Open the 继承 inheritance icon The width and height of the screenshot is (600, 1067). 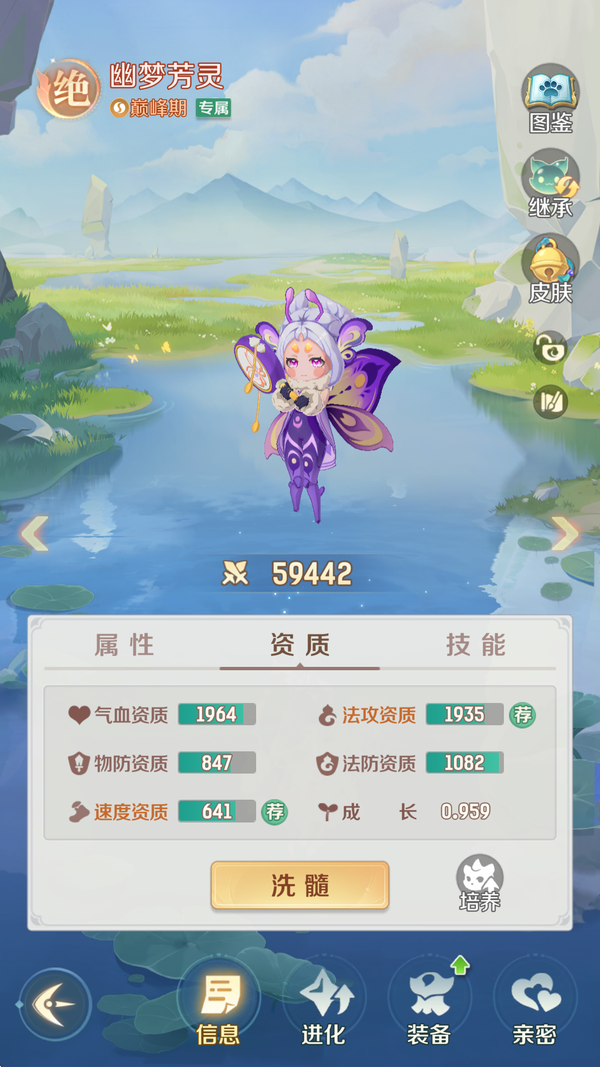[550, 182]
